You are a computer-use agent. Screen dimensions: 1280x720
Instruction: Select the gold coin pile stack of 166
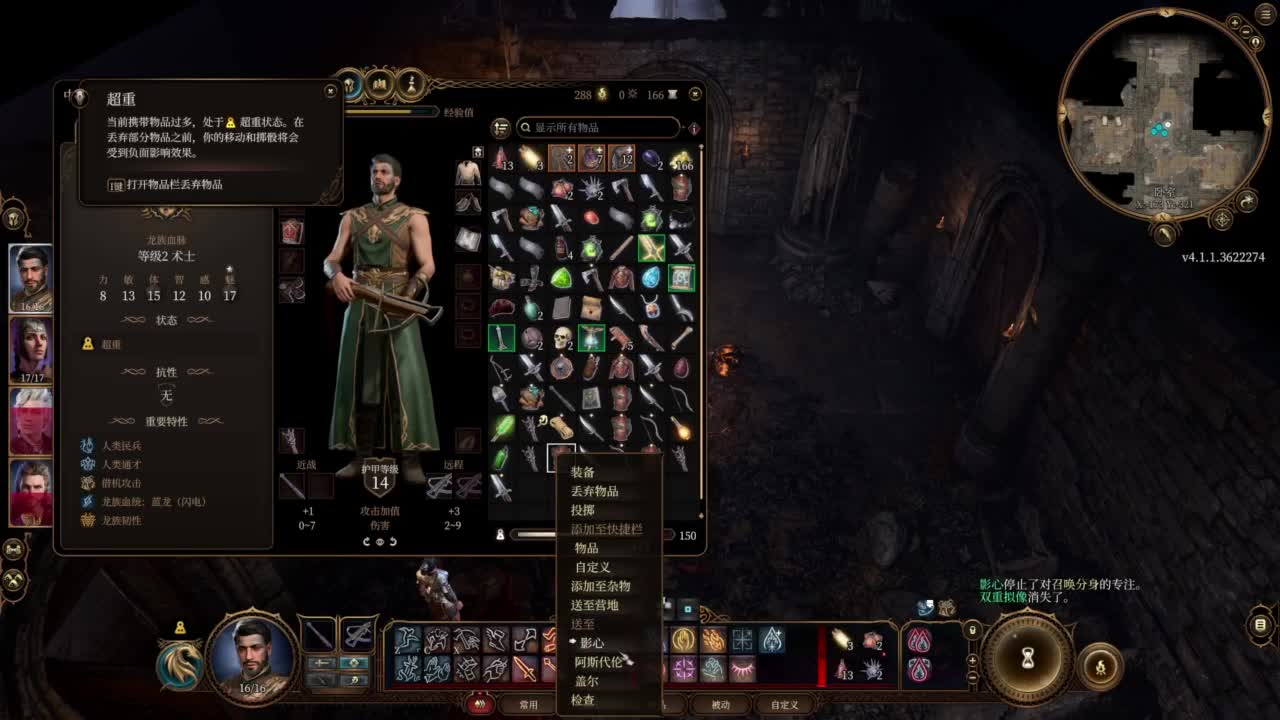682,158
